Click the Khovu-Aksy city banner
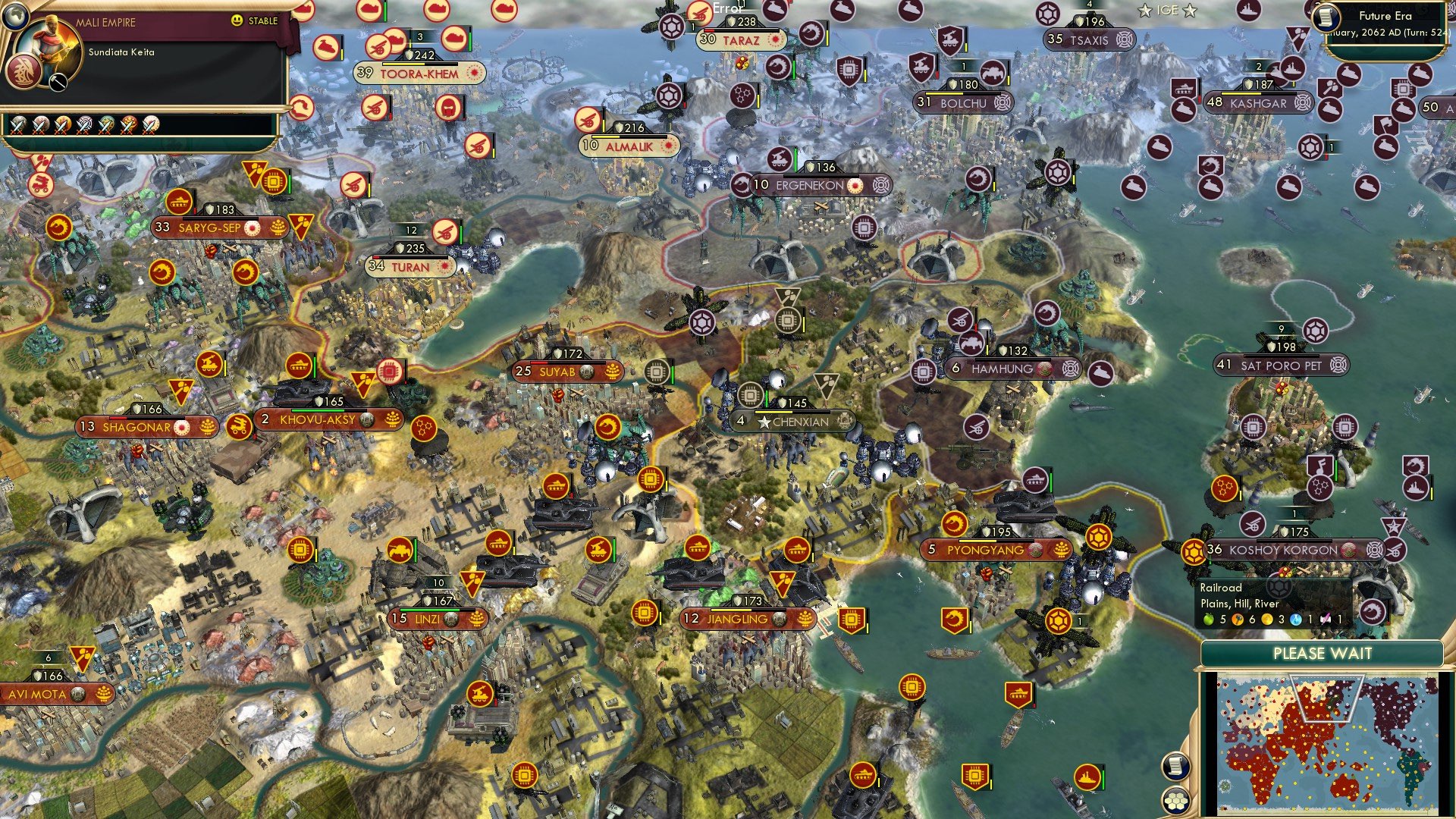Viewport: 1456px width, 819px height. (318, 419)
